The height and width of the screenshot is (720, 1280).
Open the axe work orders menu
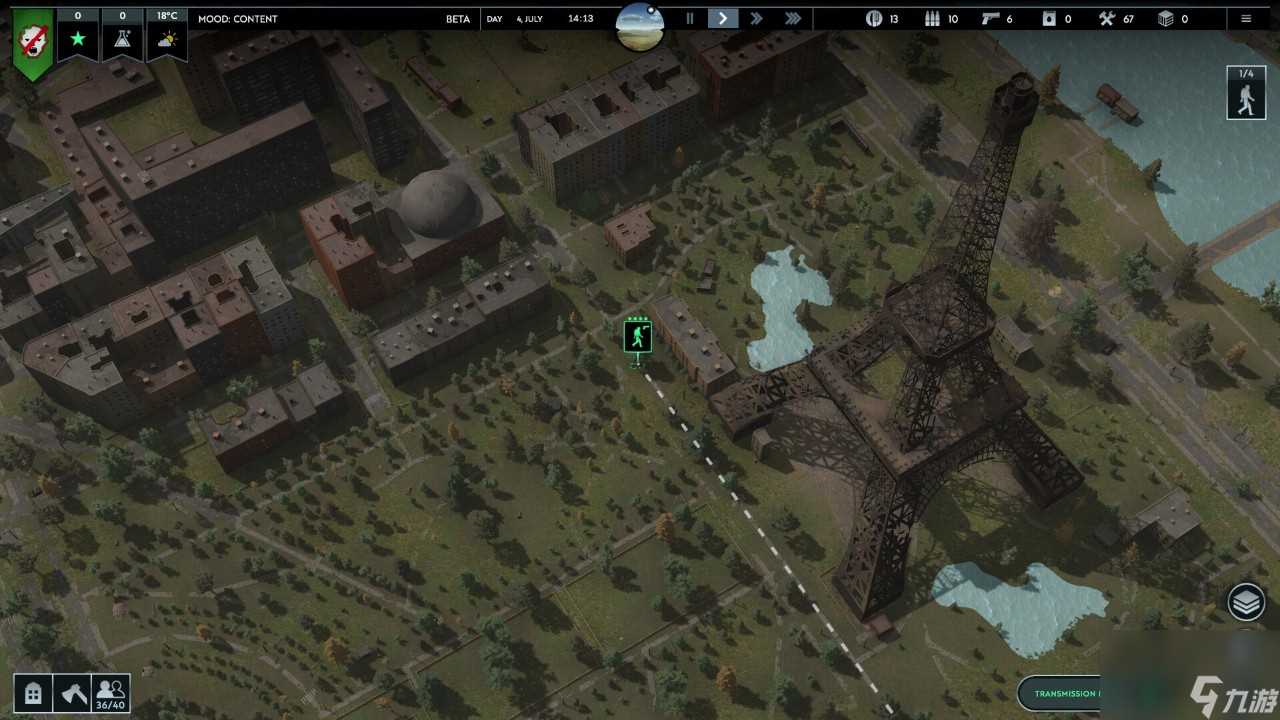(73, 693)
